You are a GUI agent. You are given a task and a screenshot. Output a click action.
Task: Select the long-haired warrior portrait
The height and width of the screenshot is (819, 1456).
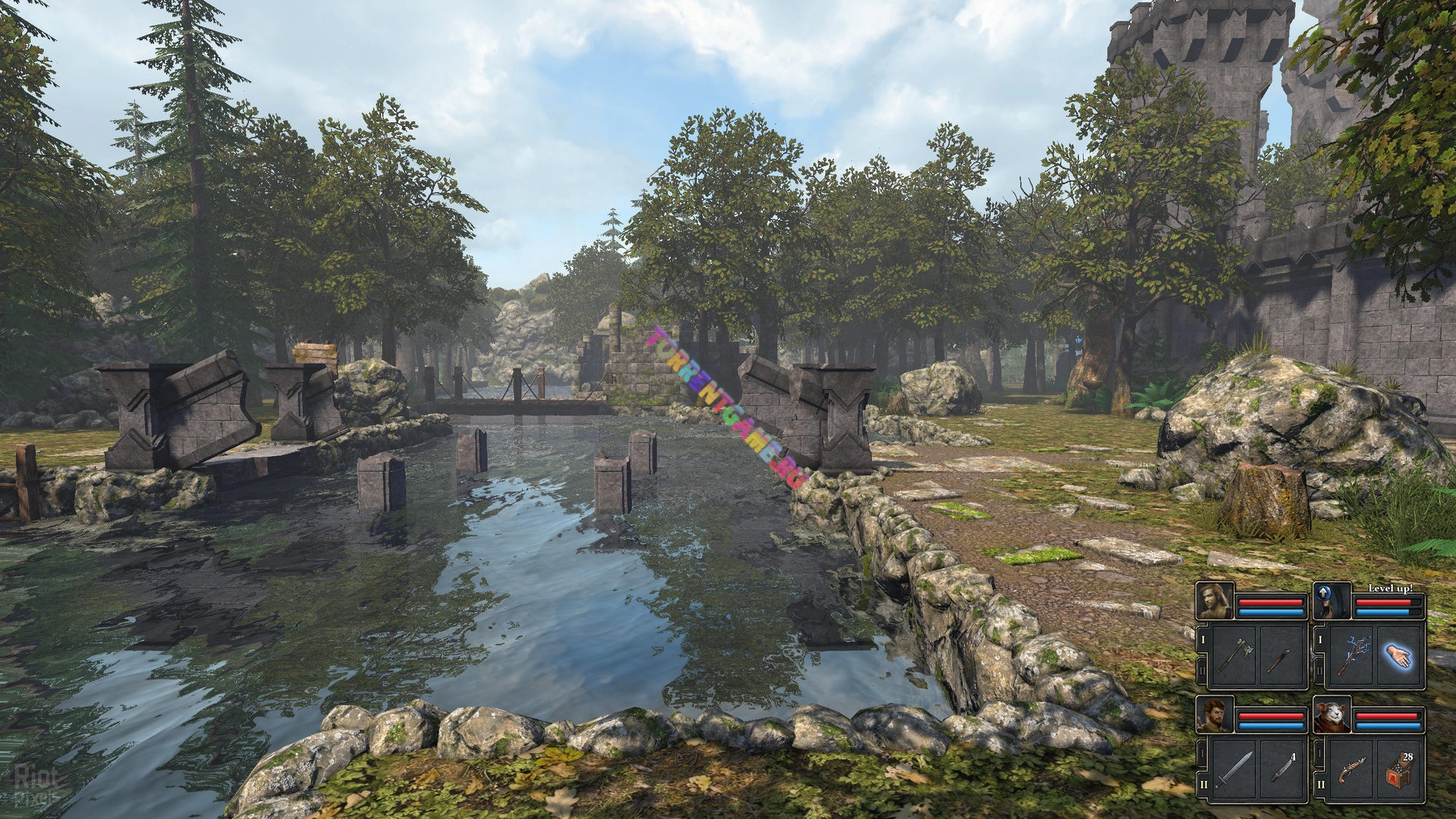click(1215, 601)
